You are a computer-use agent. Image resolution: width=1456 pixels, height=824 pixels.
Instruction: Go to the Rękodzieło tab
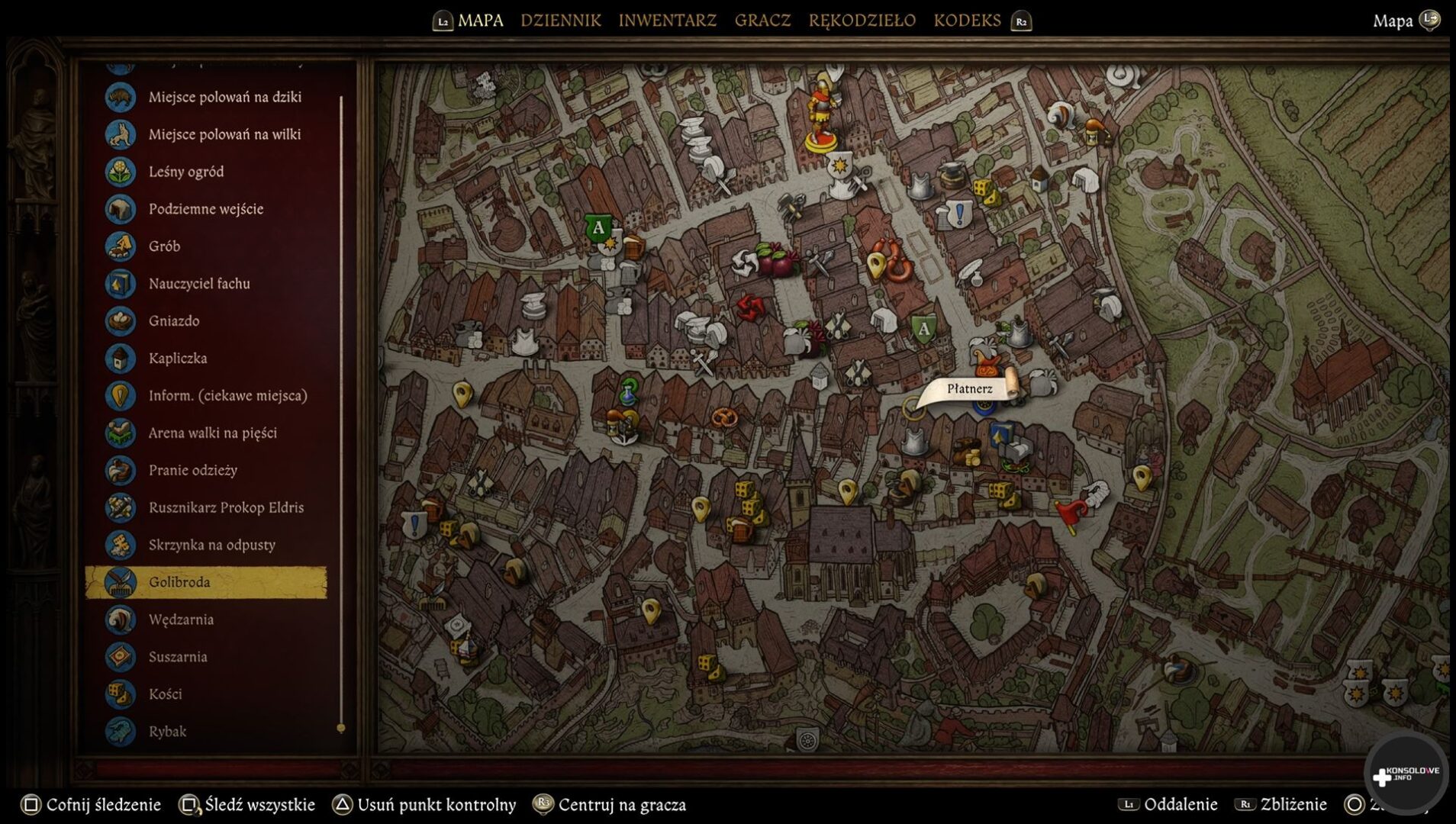click(862, 21)
